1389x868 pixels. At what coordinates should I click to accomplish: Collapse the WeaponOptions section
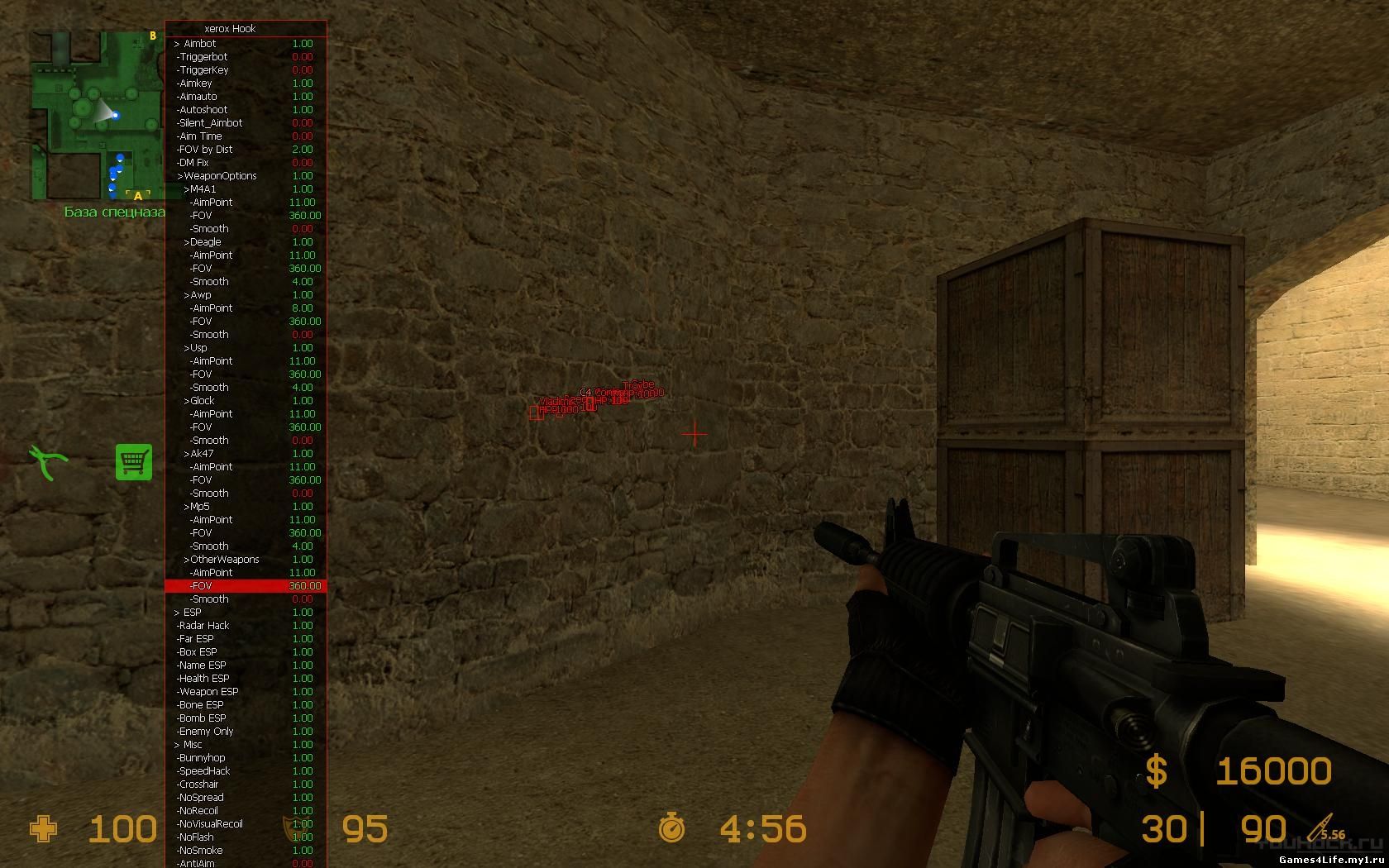[x=217, y=176]
